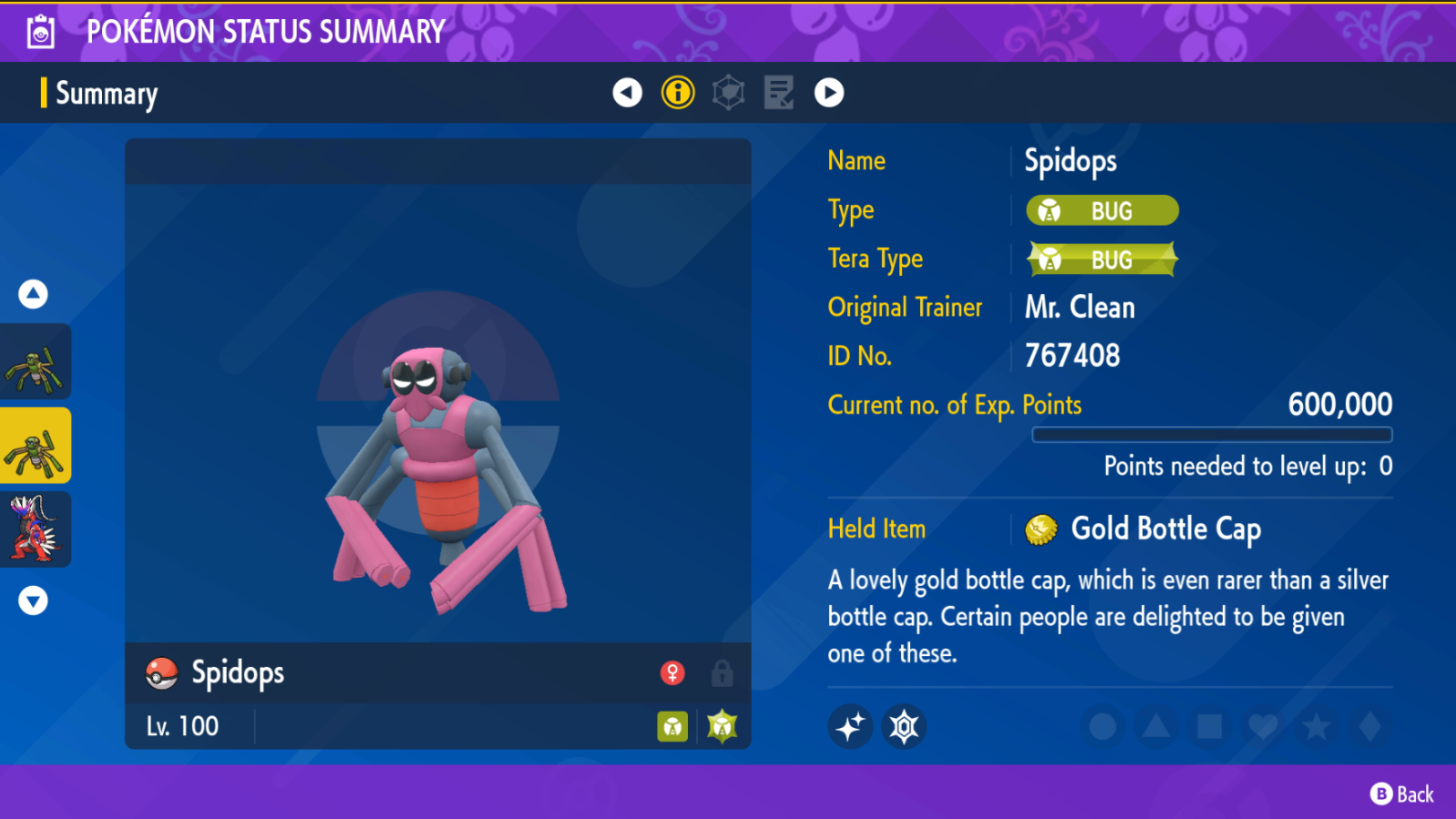This screenshot has height=819, width=1456.
Task: Click the down arrow below party list
Action: coord(34,601)
